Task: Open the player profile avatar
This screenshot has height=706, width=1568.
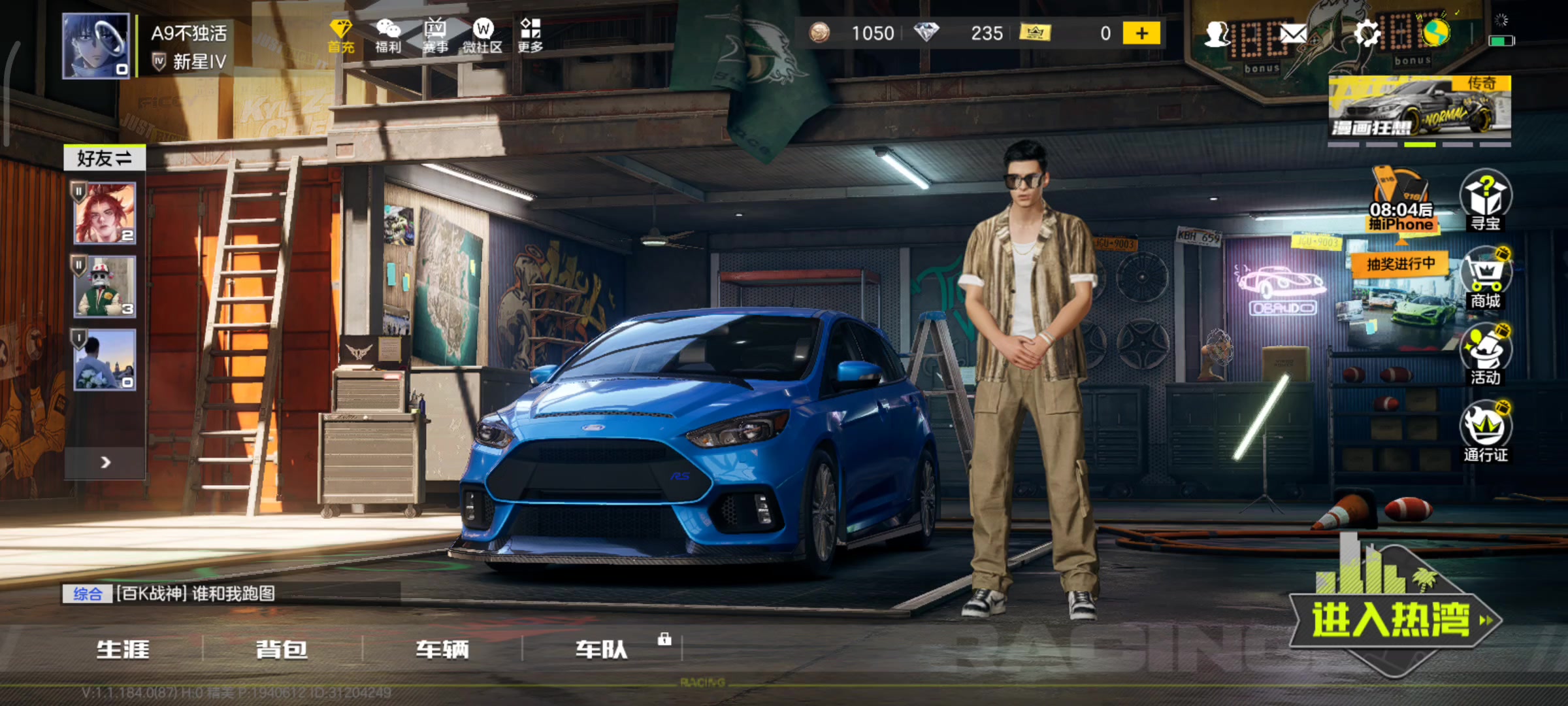Action: pos(96,46)
